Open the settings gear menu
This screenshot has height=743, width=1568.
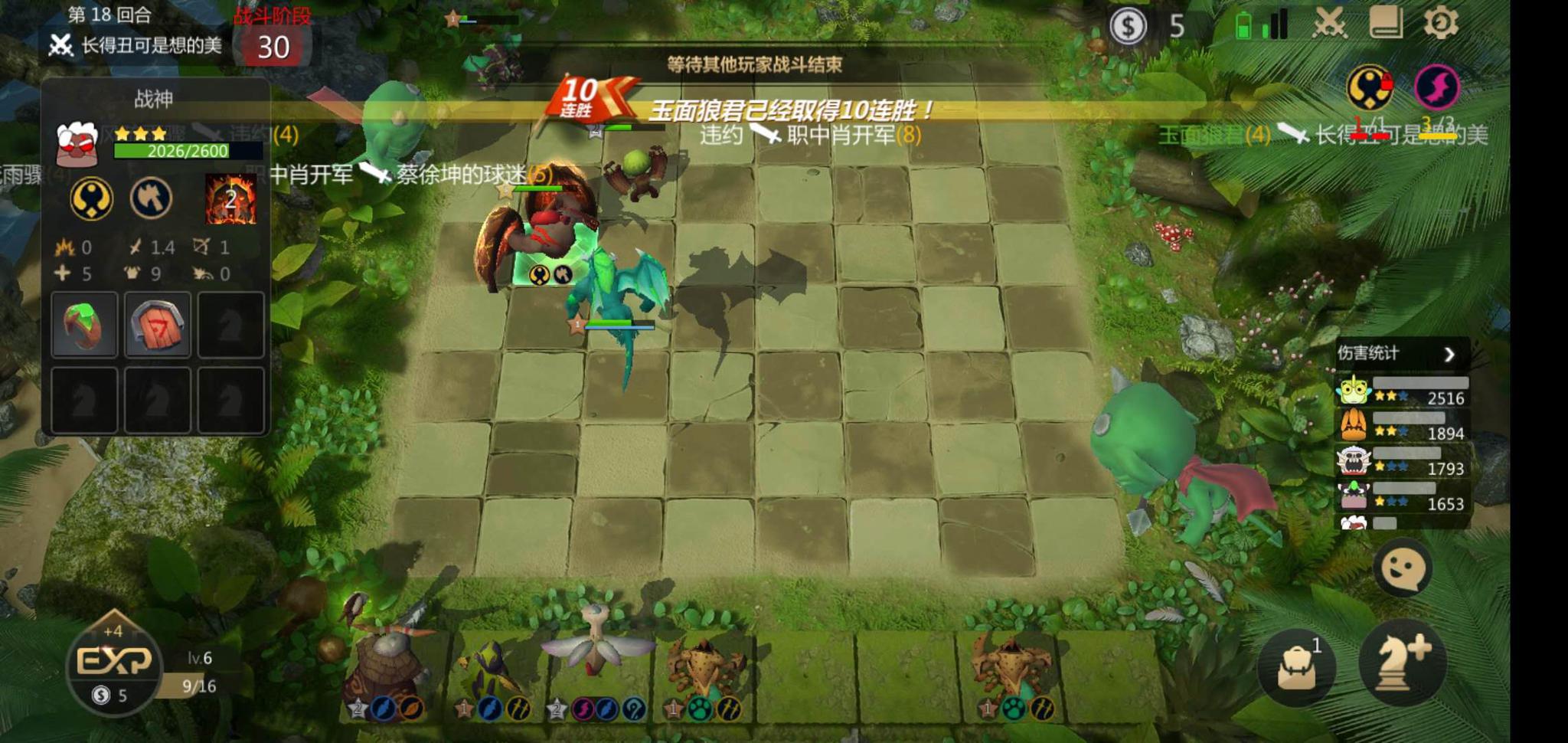click(1441, 23)
